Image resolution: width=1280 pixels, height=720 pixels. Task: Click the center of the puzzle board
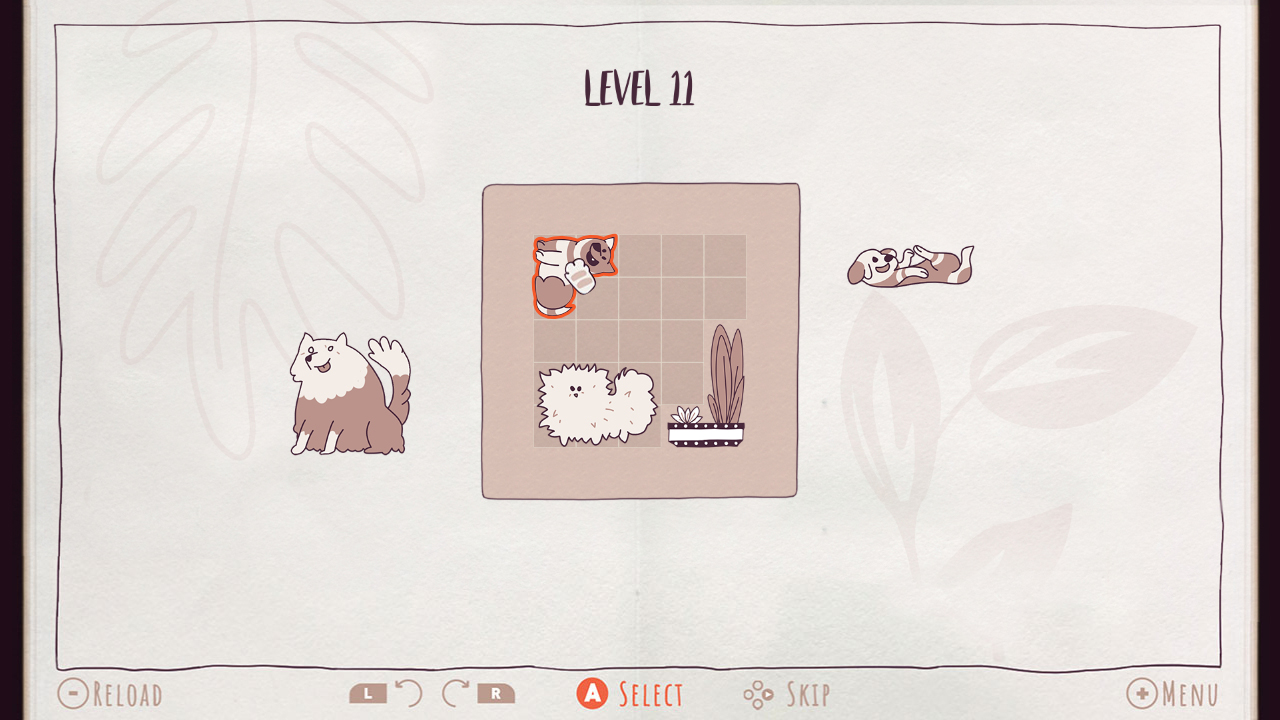click(x=640, y=340)
